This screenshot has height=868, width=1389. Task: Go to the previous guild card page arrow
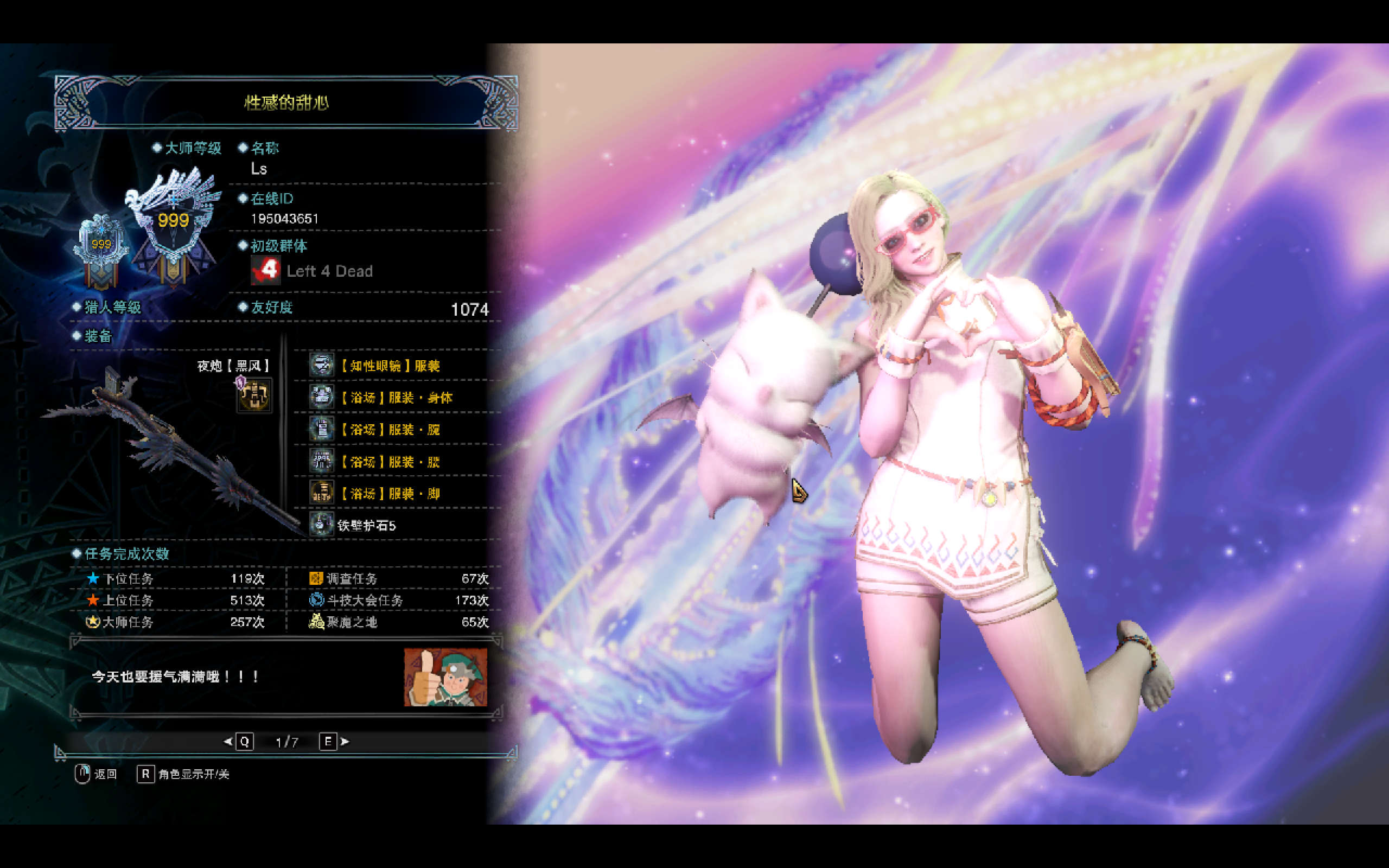(228, 741)
